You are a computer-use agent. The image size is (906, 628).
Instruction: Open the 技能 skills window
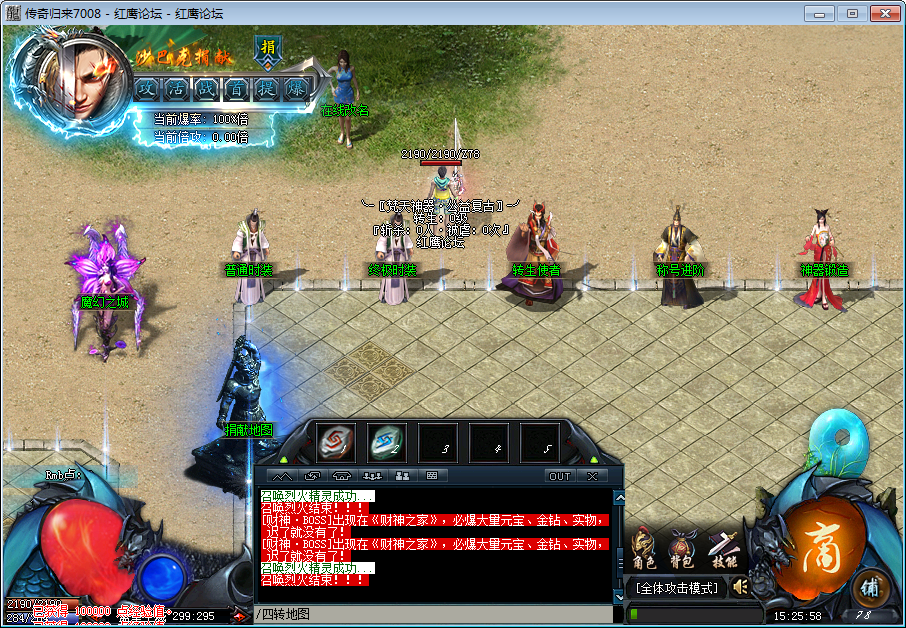(x=722, y=553)
